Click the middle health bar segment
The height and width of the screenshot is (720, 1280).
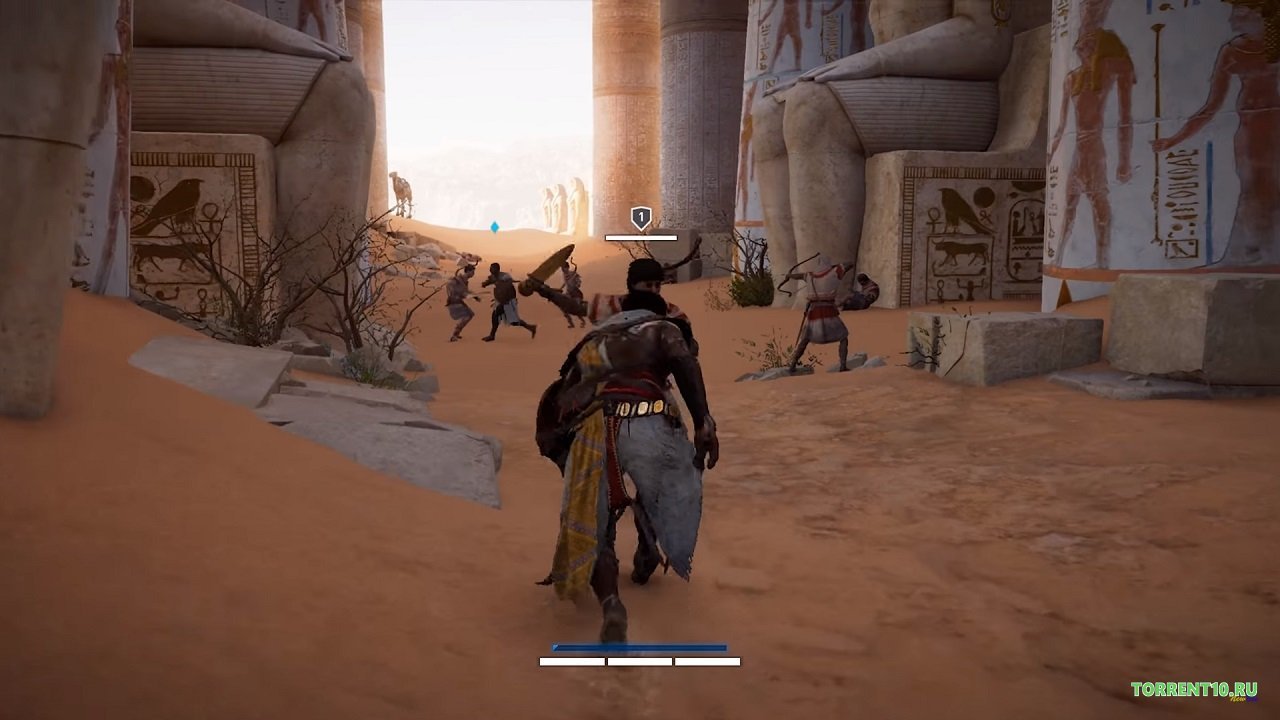tap(640, 660)
